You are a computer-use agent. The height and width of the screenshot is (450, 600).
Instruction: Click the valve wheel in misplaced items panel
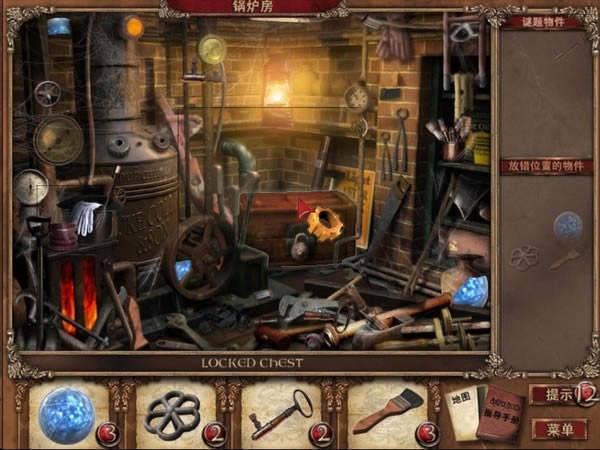tap(523, 258)
